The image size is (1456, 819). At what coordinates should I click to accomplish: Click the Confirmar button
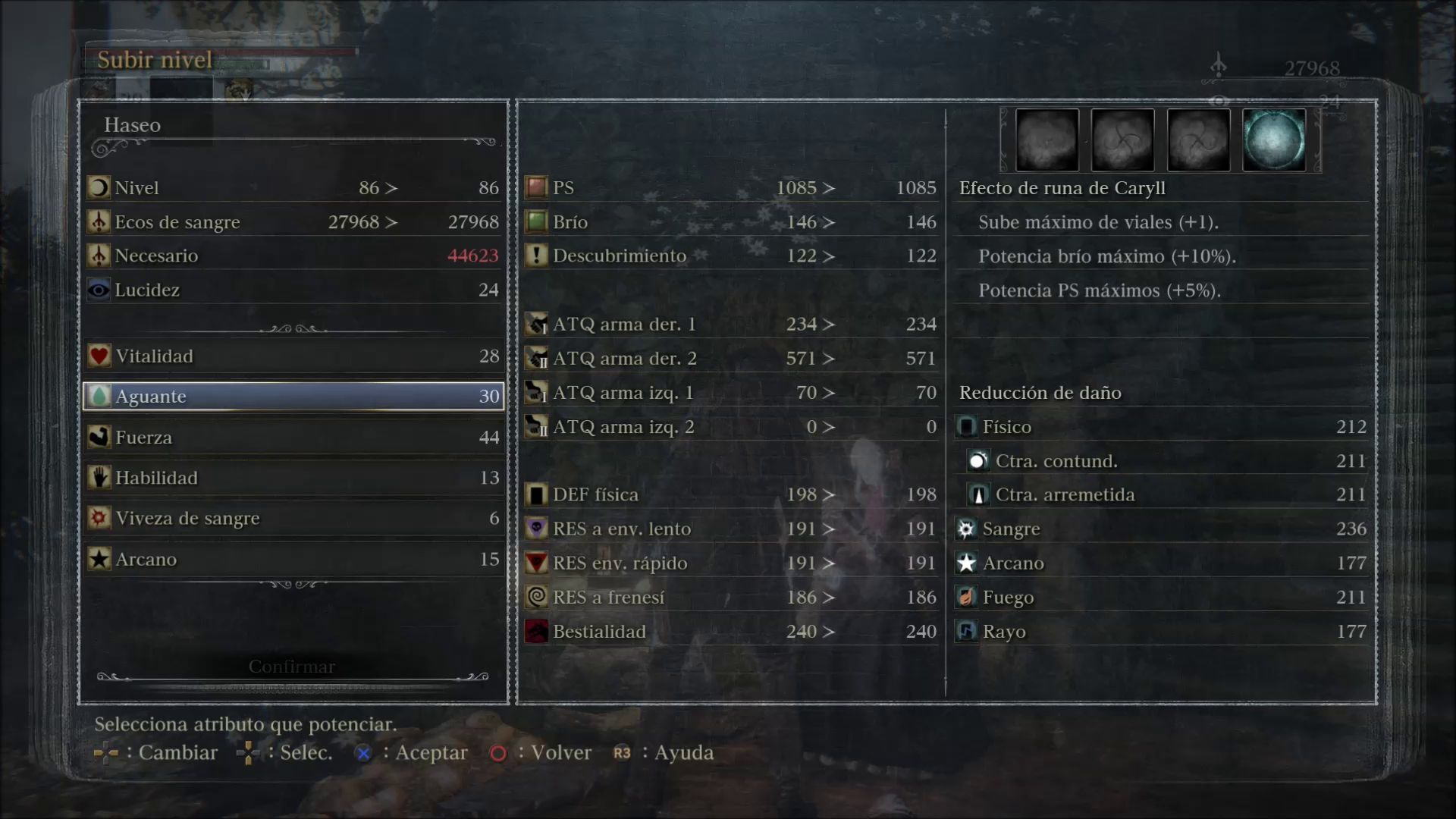(x=292, y=667)
